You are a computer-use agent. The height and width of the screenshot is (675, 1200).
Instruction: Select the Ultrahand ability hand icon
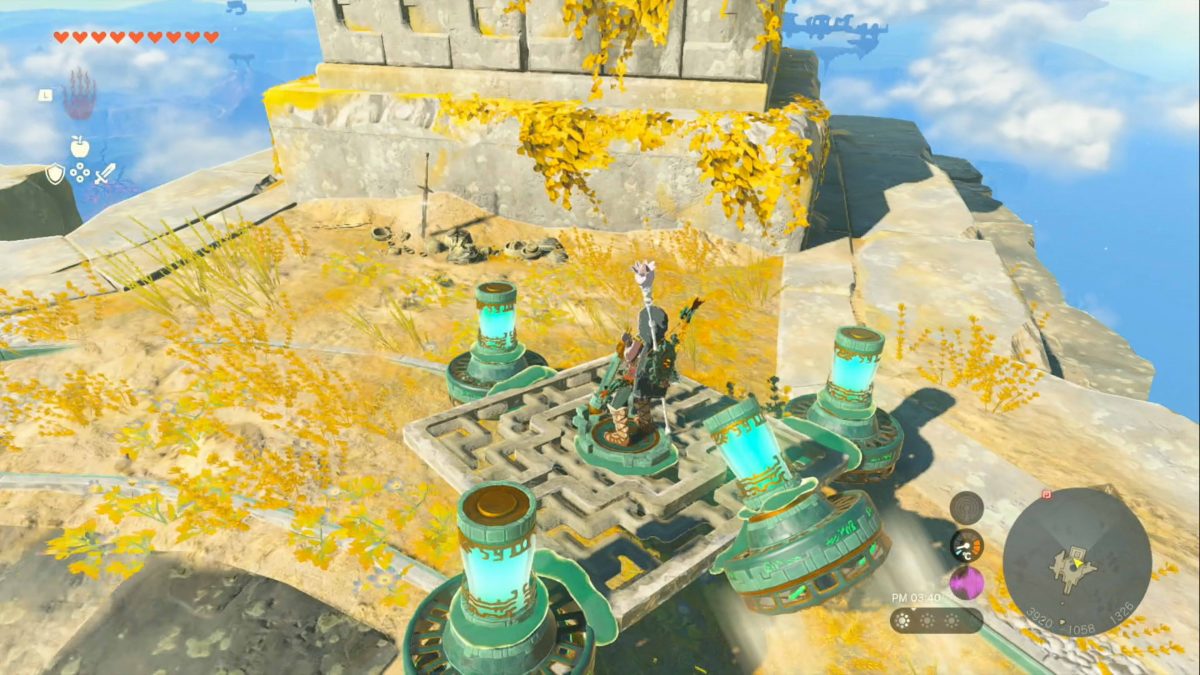pos(80,95)
